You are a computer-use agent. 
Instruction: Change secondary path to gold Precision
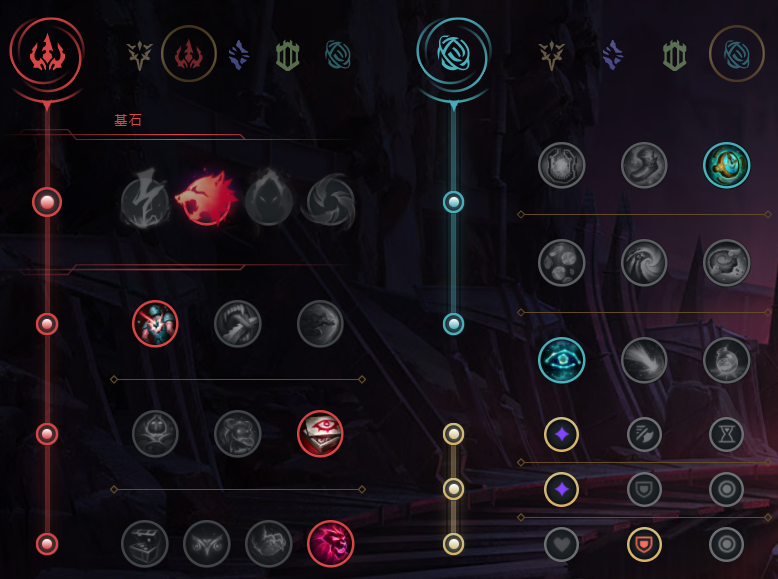[552, 55]
